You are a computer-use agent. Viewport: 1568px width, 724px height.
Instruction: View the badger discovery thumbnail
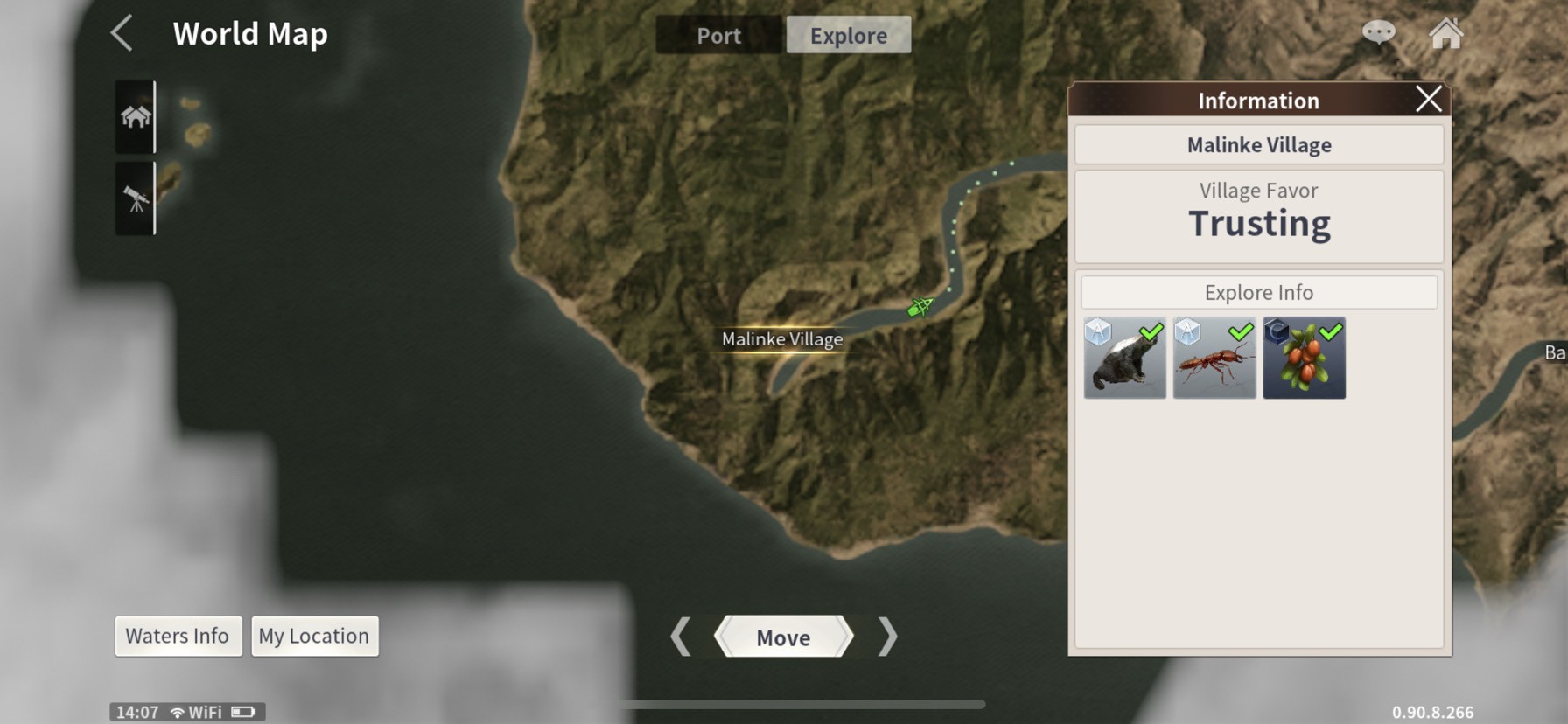(x=1124, y=359)
